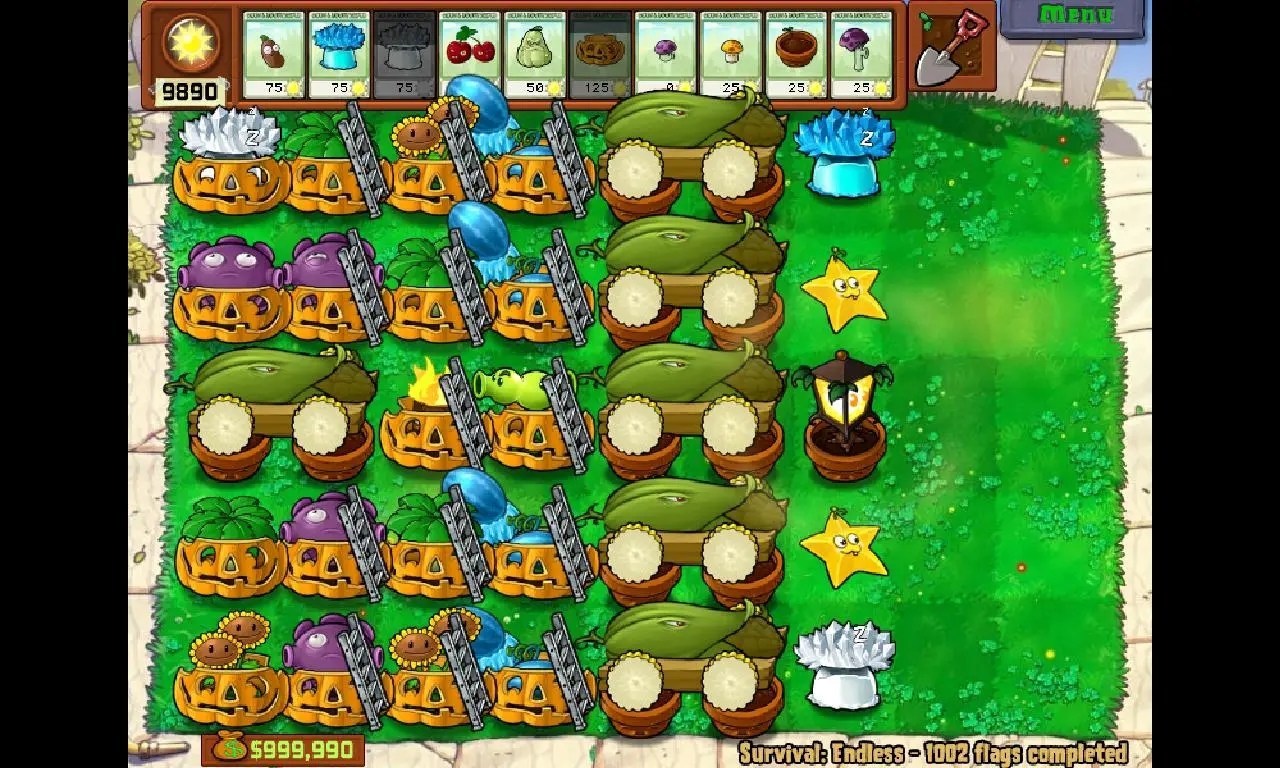Choose the blue Ice-shroom seed packet

pos(339,54)
